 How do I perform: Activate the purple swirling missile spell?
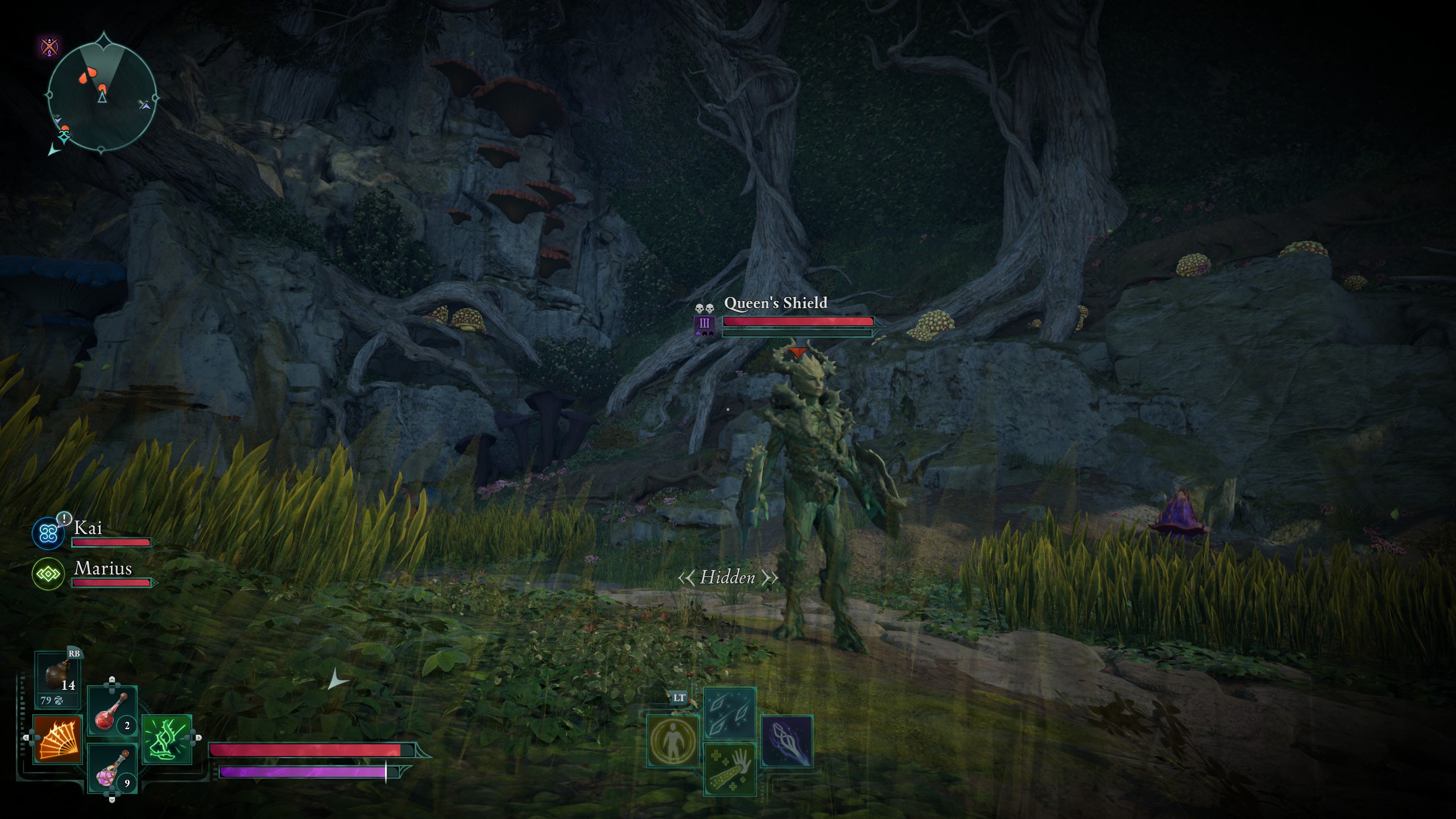pyautogui.click(x=787, y=741)
